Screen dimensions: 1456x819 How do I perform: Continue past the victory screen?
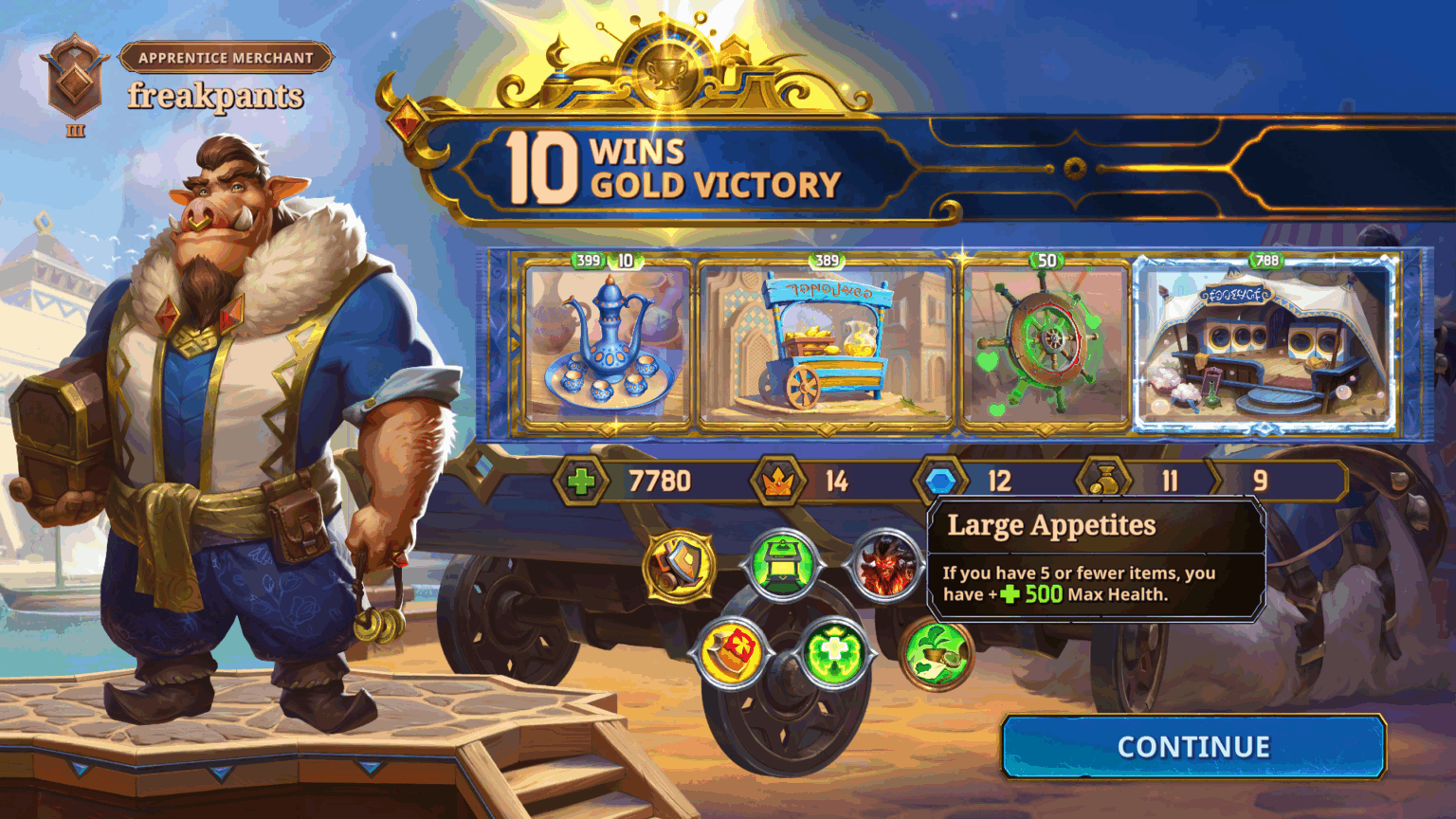point(1193,747)
